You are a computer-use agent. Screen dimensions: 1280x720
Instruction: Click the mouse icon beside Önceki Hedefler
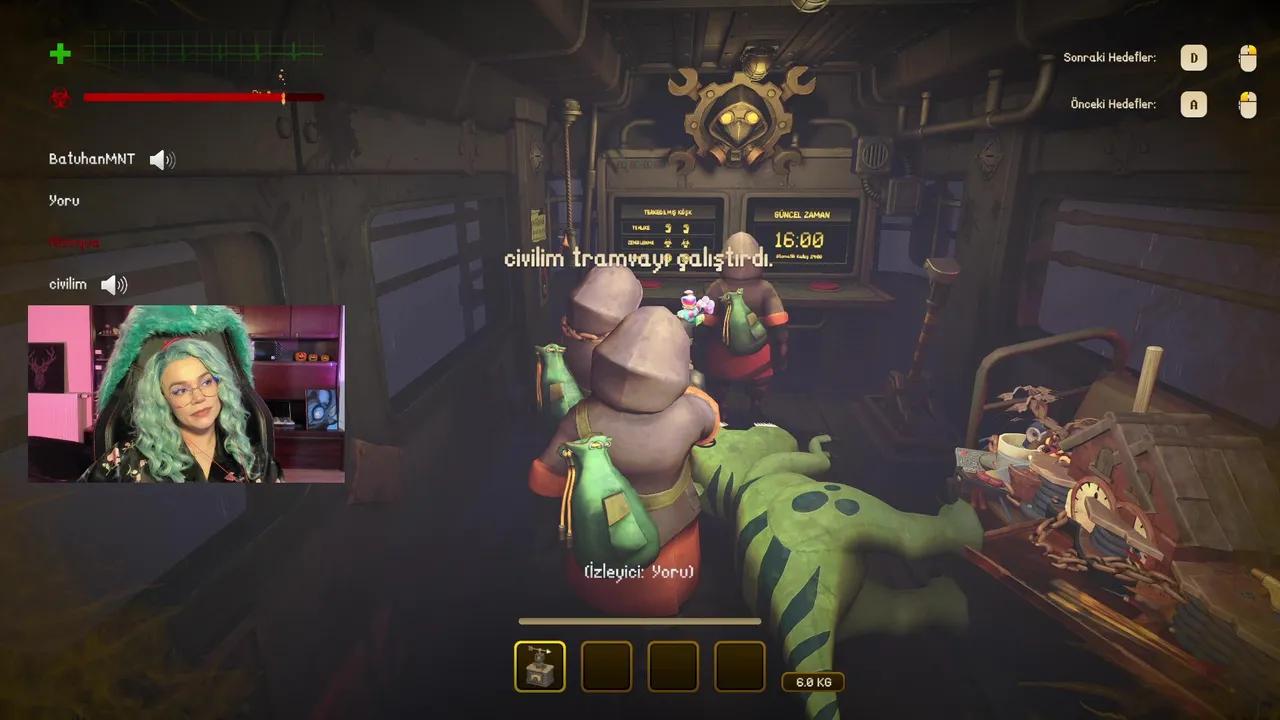tap(1247, 104)
